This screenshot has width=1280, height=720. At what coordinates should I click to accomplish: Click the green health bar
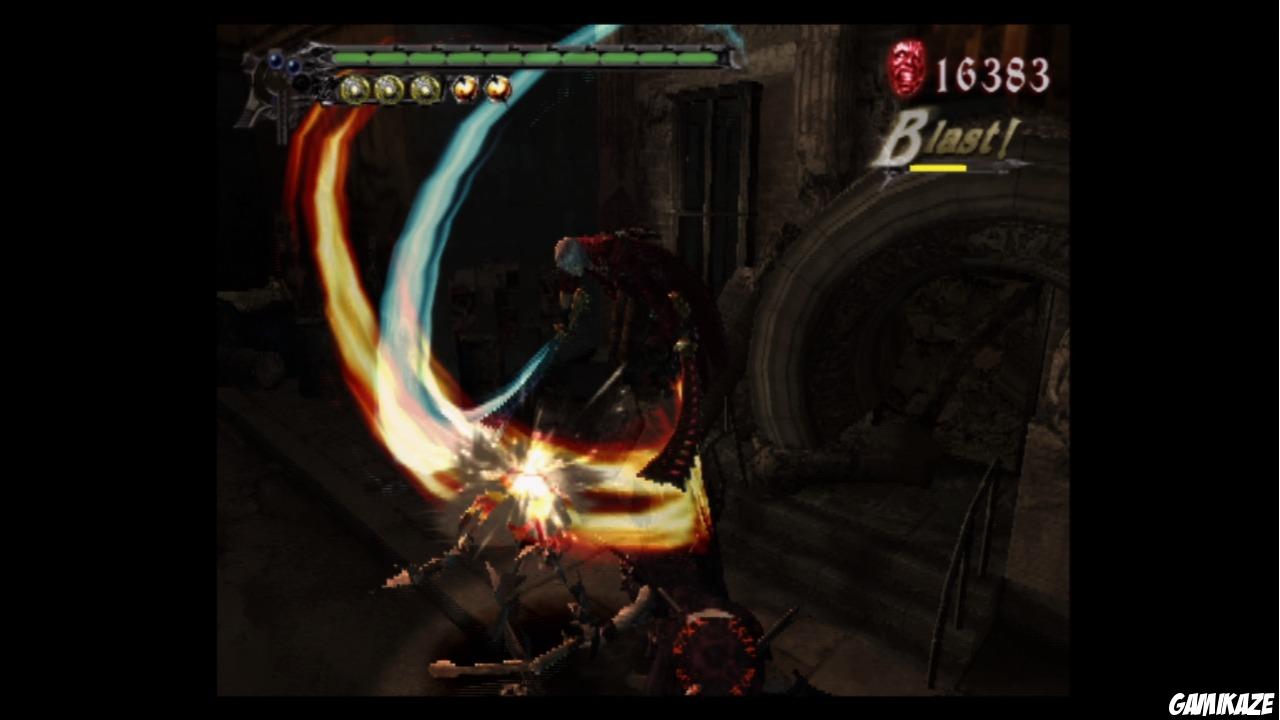click(530, 58)
